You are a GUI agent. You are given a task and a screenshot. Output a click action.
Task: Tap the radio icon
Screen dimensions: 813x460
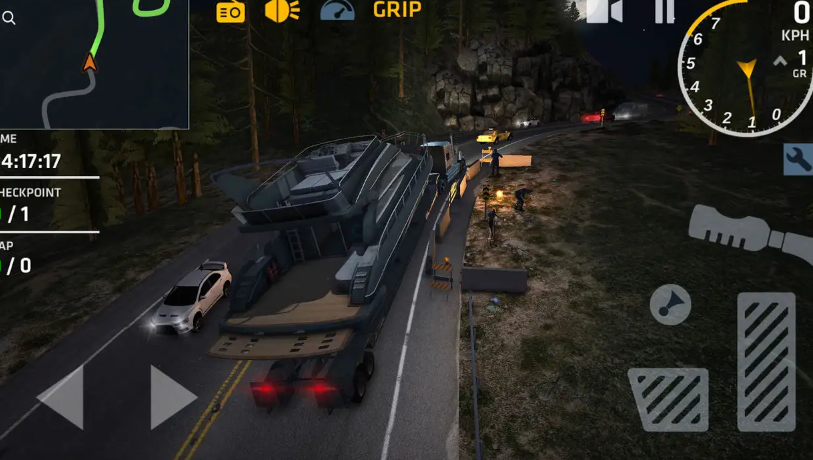(231, 11)
